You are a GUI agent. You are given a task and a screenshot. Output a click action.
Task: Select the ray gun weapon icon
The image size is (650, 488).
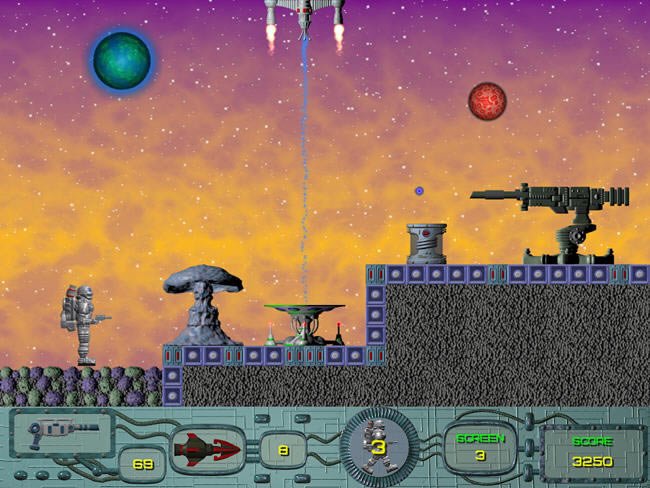tap(61, 432)
